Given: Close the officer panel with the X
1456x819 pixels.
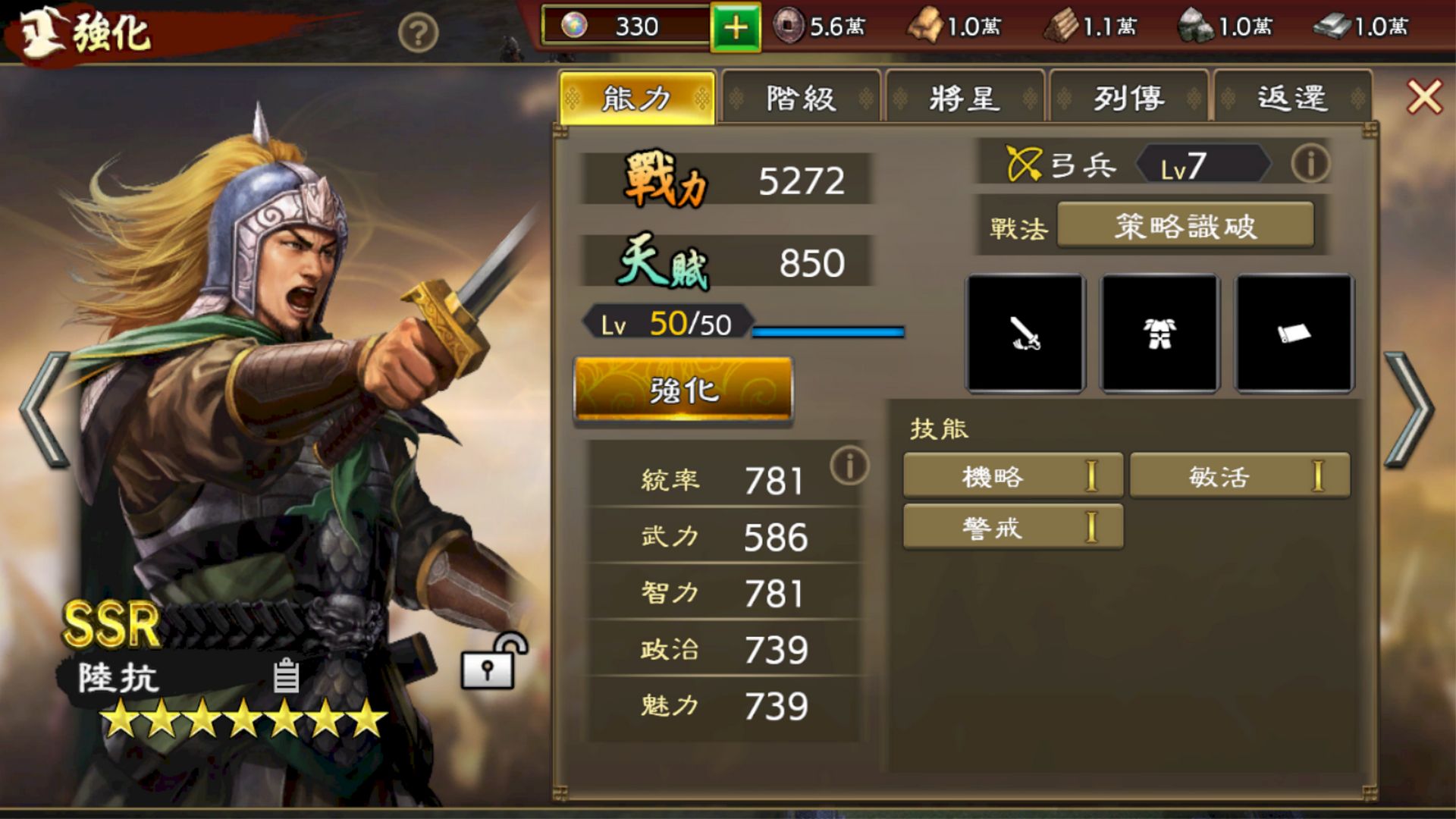Looking at the screenshot, I should click(1424, 97).
